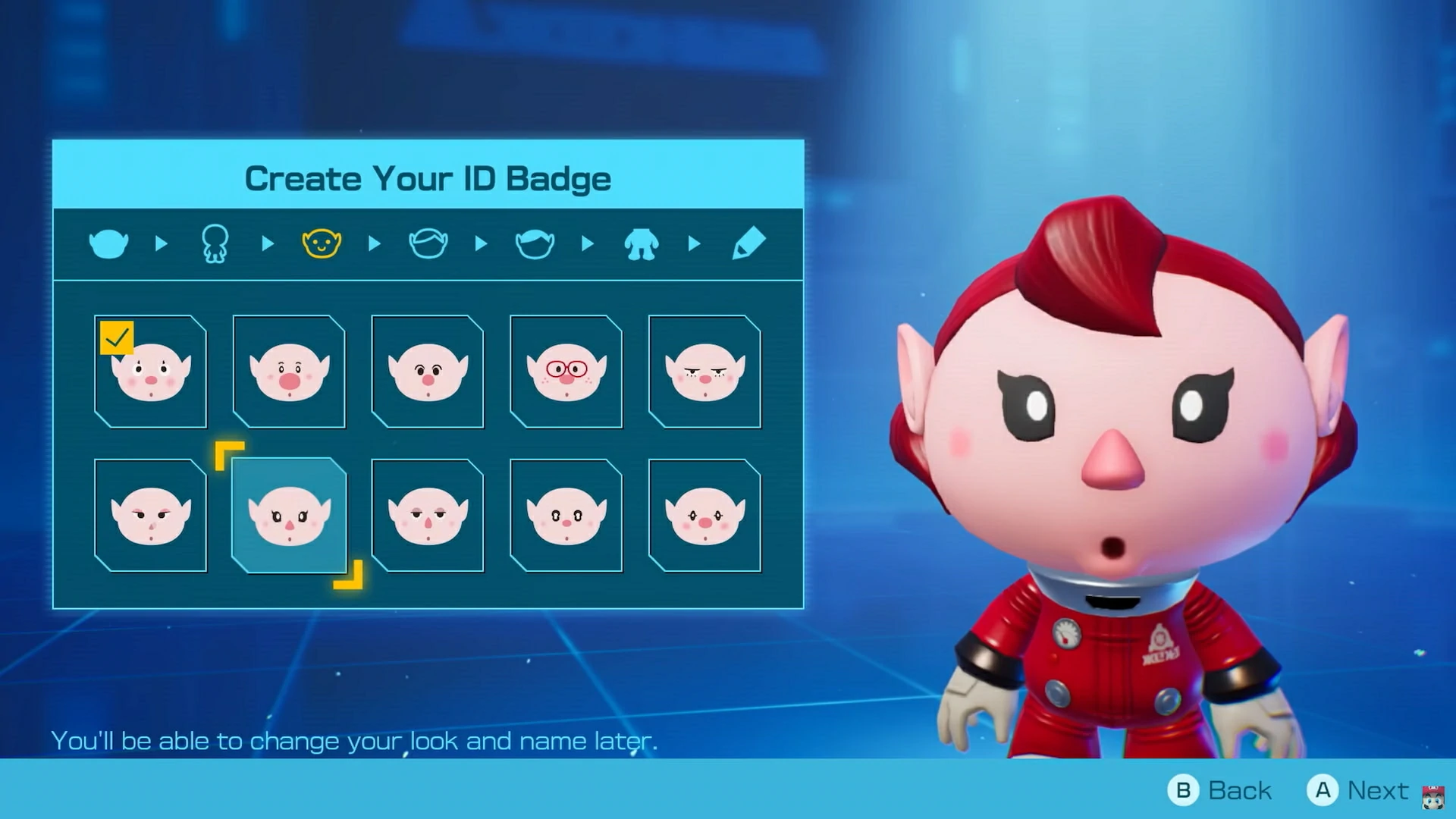Go to the spacesuit body step
Image resolution: width=1456 pixels, height=819 pixels.
coord(642,244)
